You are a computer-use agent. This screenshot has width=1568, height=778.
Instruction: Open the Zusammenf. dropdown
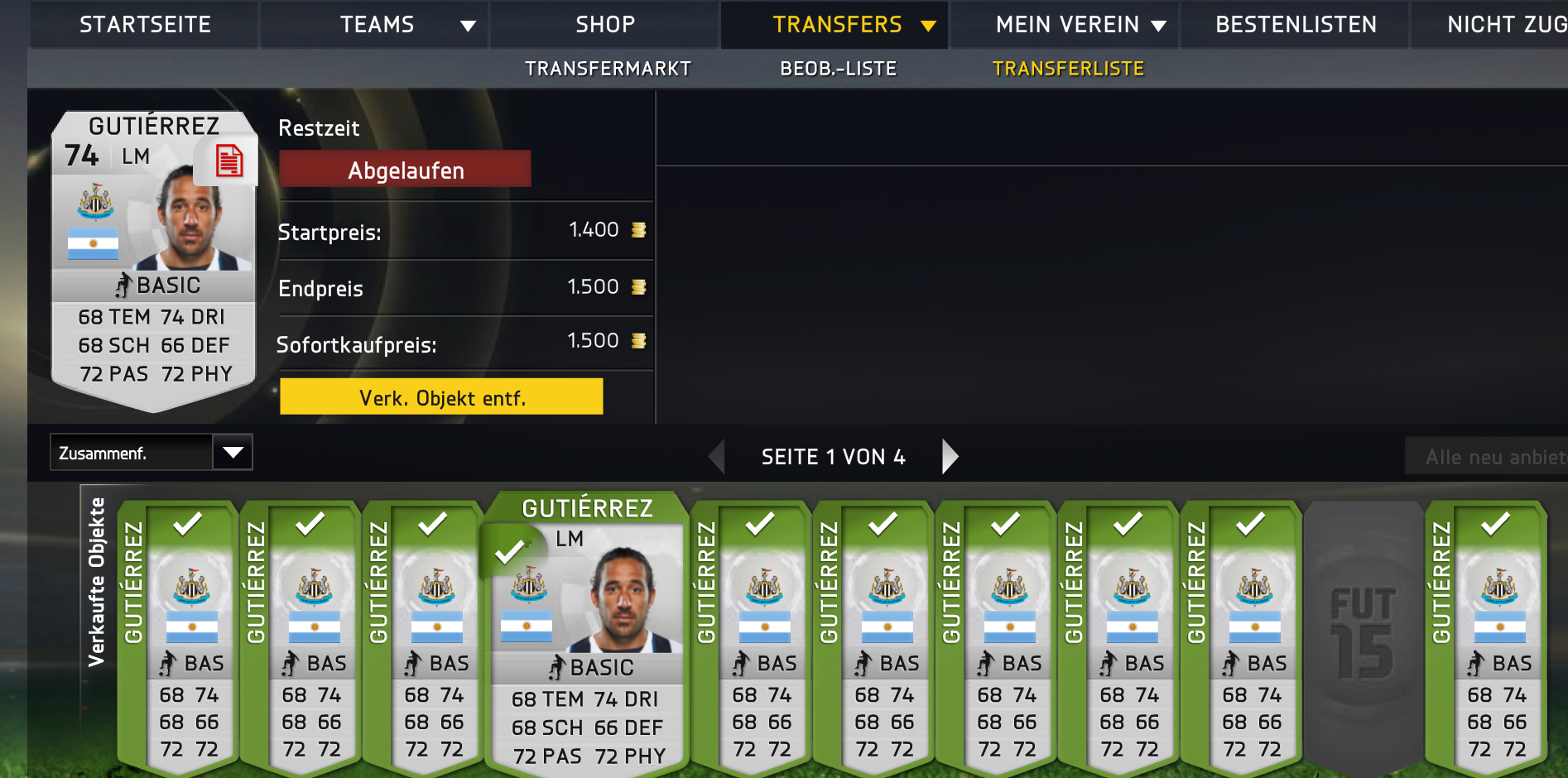coord(152,453)
